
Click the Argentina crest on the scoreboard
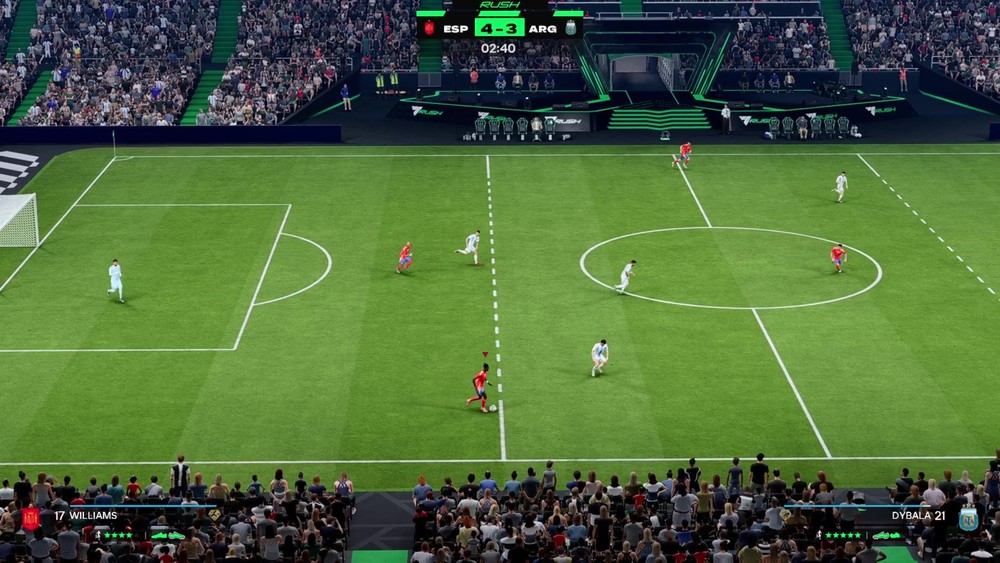570,28
